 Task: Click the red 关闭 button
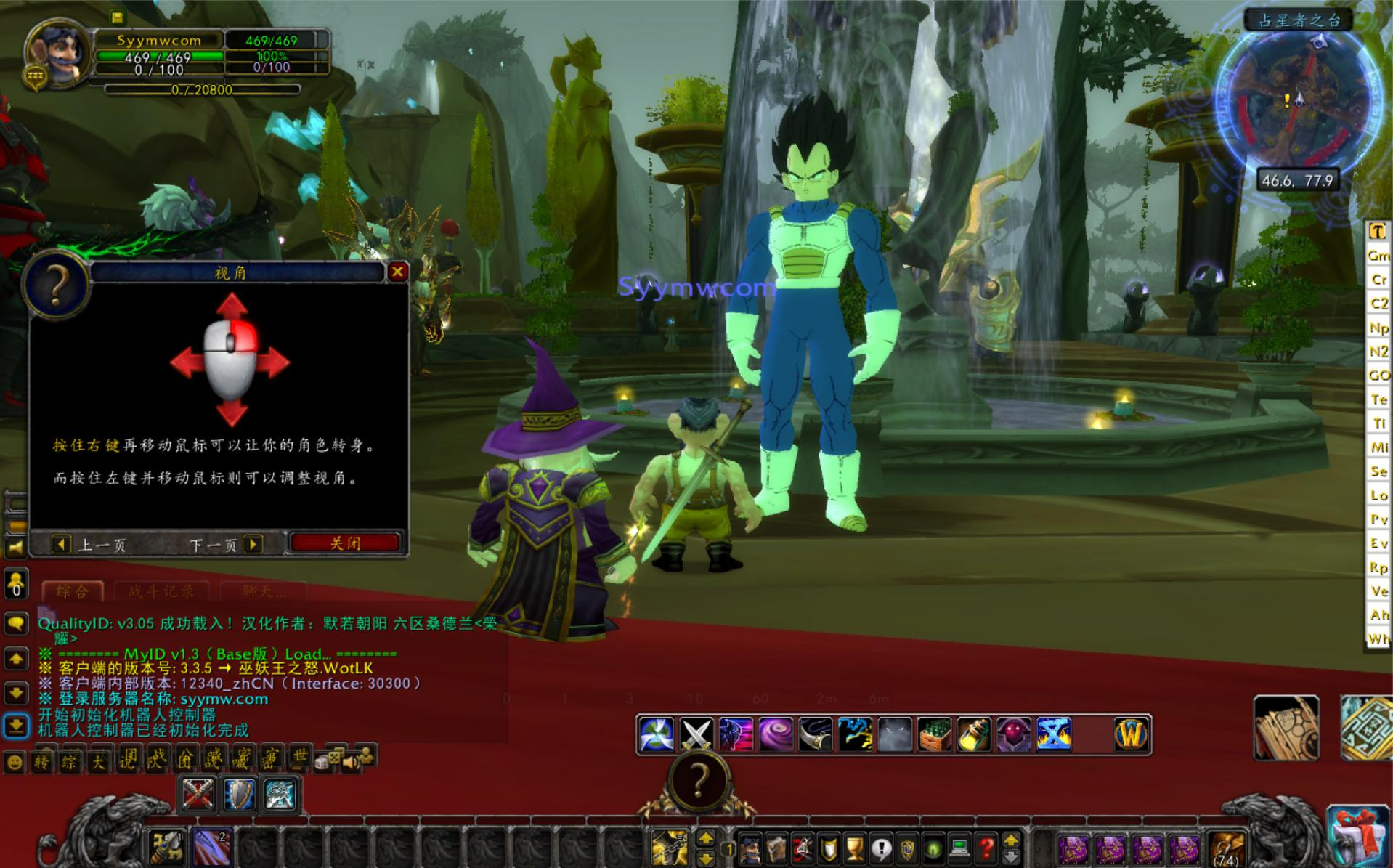(x=345, y=543)
